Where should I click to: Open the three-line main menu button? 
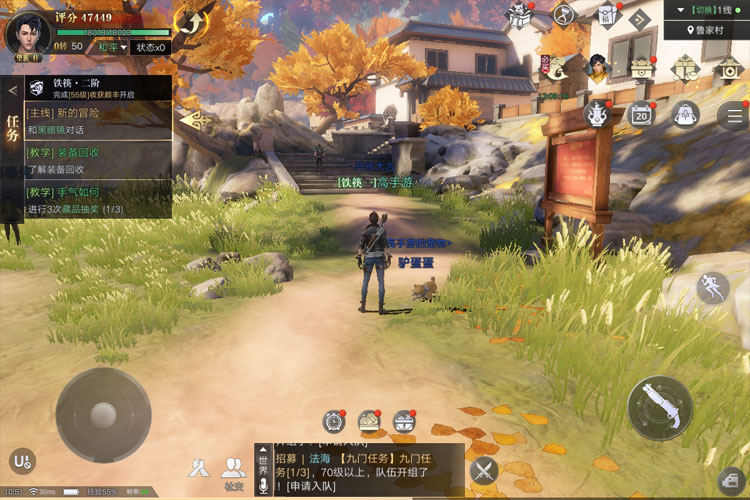click(733, 114)
